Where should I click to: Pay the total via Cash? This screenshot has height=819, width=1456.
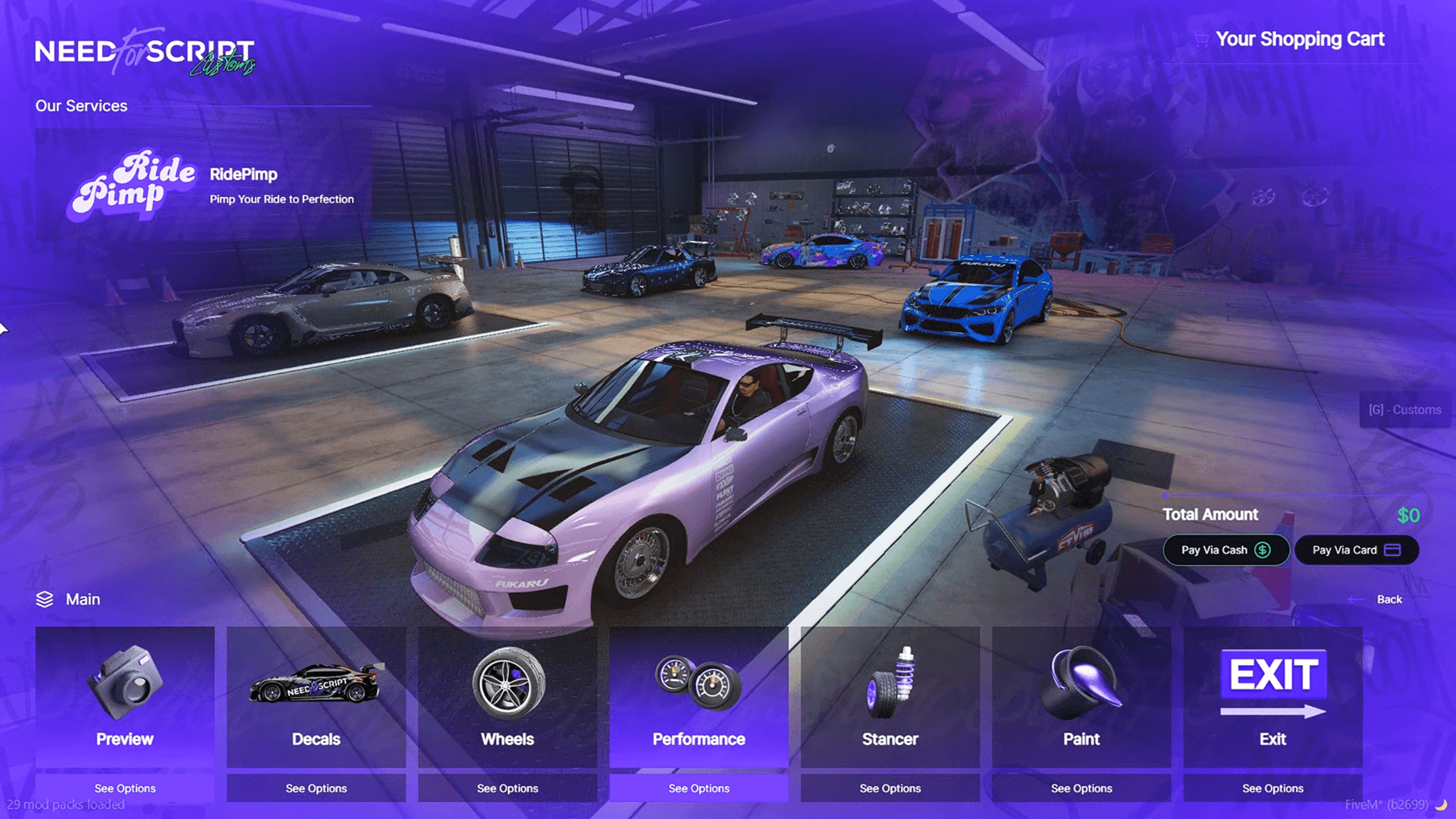[1225, 550]
